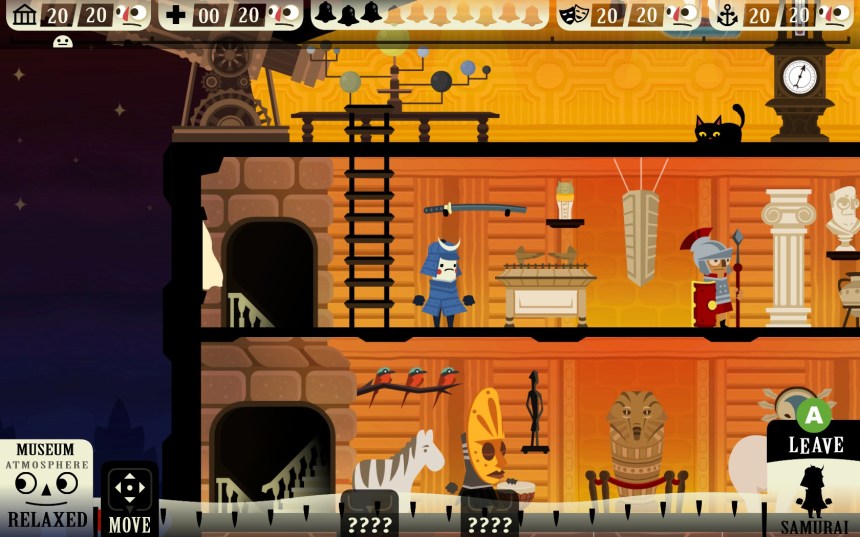Select the hospital cross icon
This screenshot has width=860, height=537.
click(176, 15)
